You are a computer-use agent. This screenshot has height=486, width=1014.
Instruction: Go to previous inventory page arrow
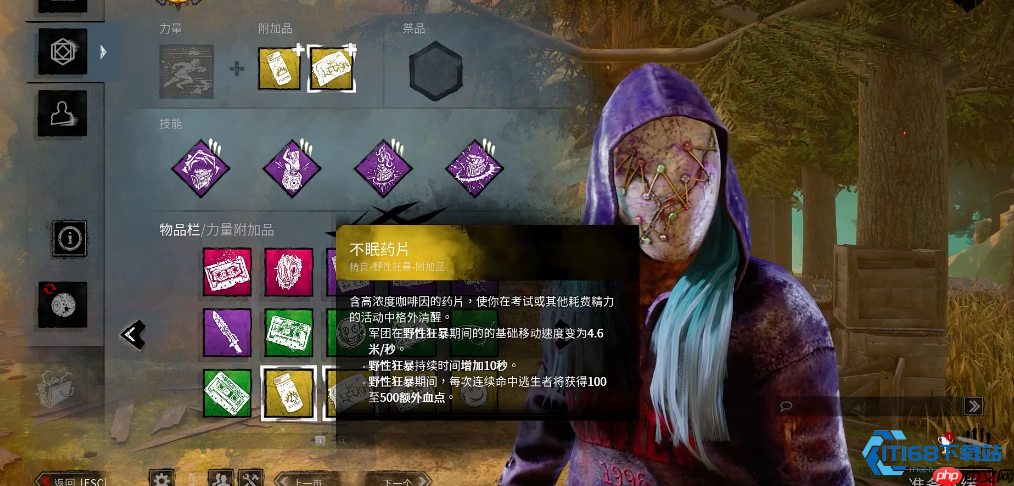(x=132, y=334)
